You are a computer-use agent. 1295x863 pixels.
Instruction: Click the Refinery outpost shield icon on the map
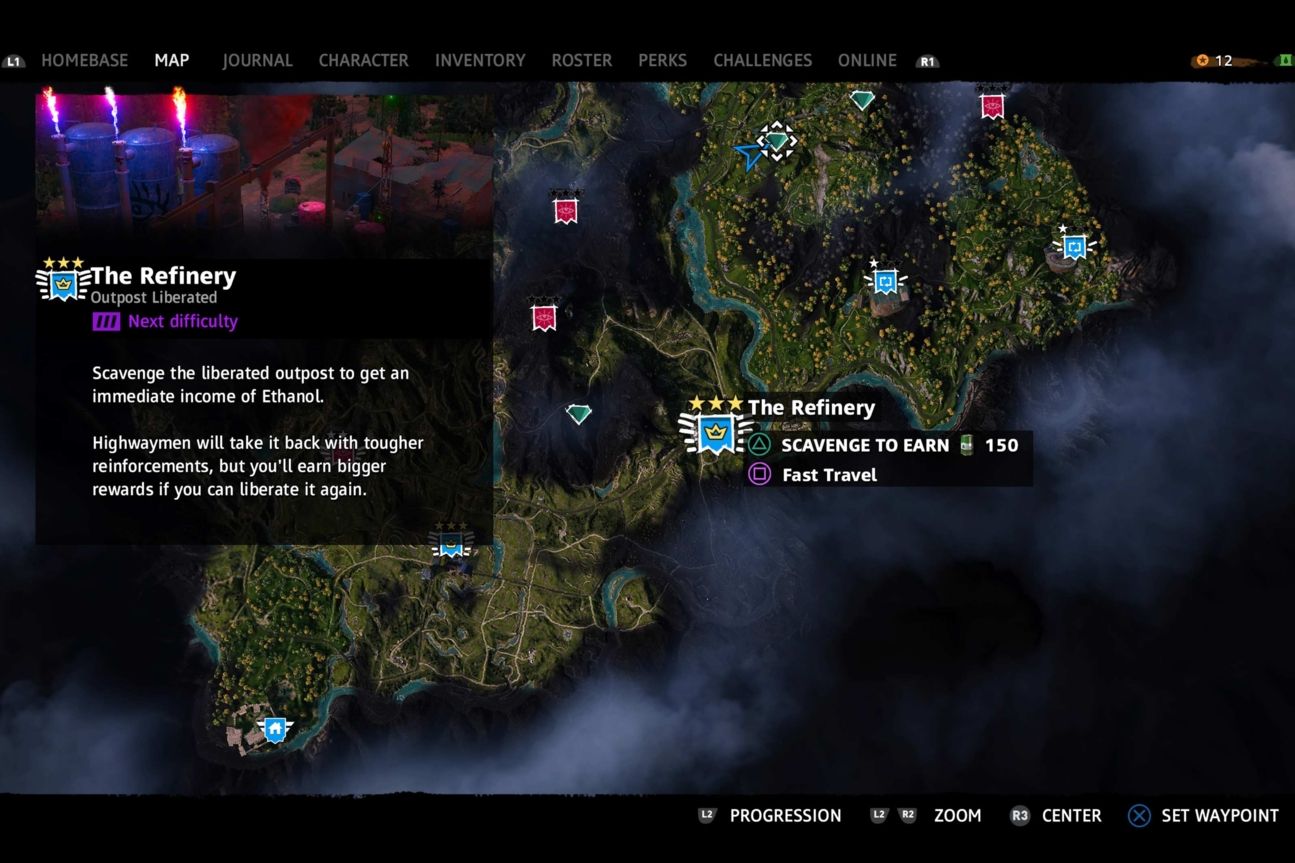pos(716,432)
